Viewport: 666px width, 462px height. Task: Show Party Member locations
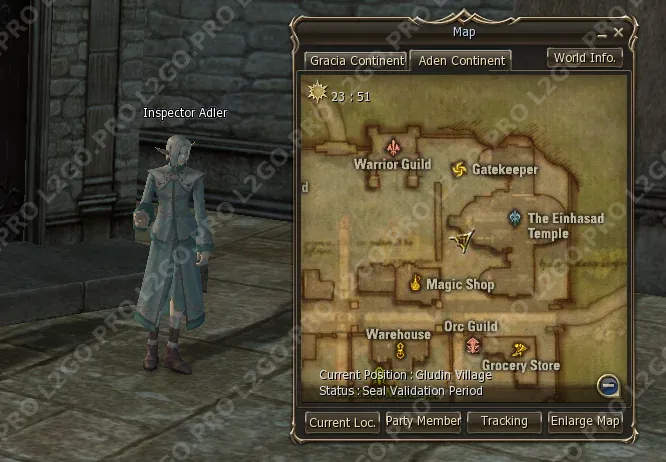tap(423, 421)
